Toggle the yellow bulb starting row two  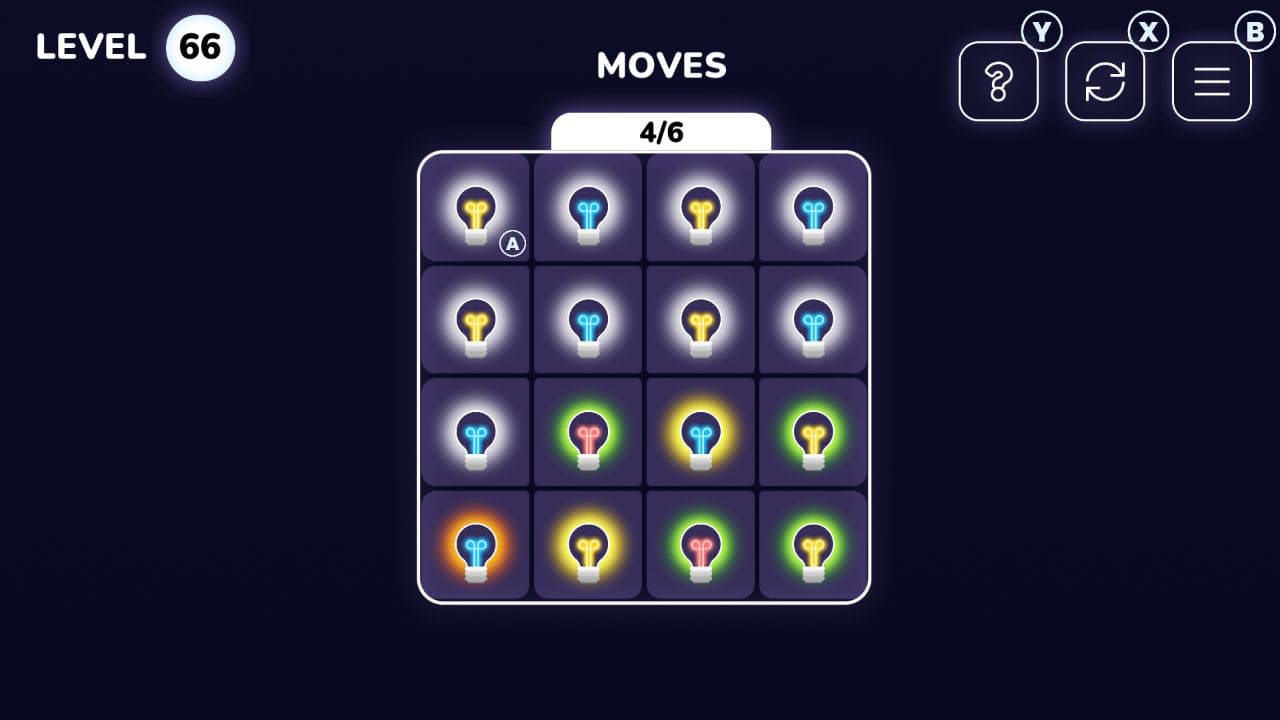pyautogui.click(x=474, y=322)
